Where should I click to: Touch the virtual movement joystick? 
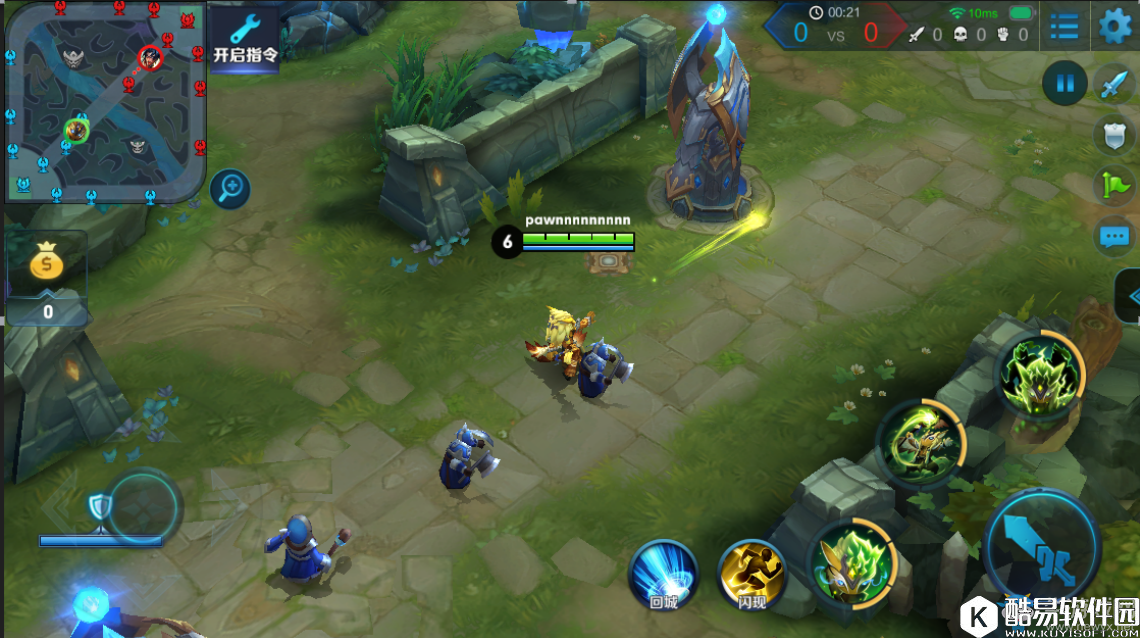pos(143,507)
